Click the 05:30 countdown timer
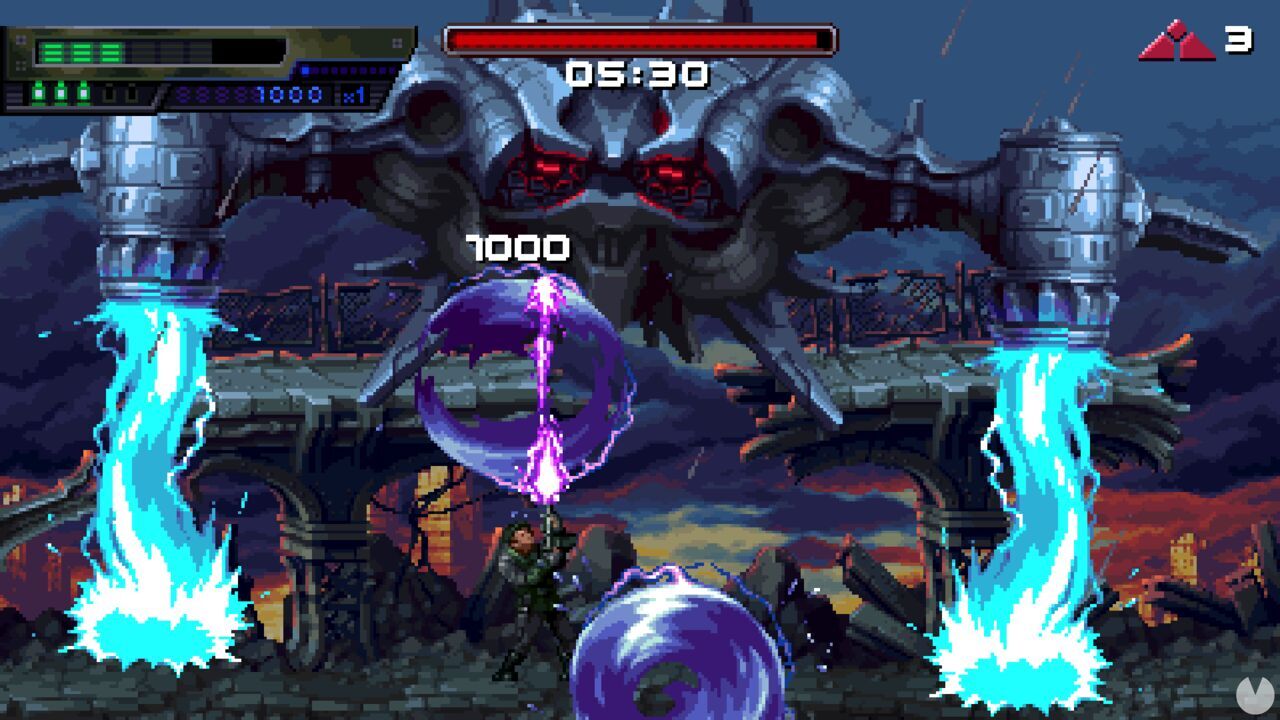Viewport: 1280px width, 720px height. (x=637, y=71)
